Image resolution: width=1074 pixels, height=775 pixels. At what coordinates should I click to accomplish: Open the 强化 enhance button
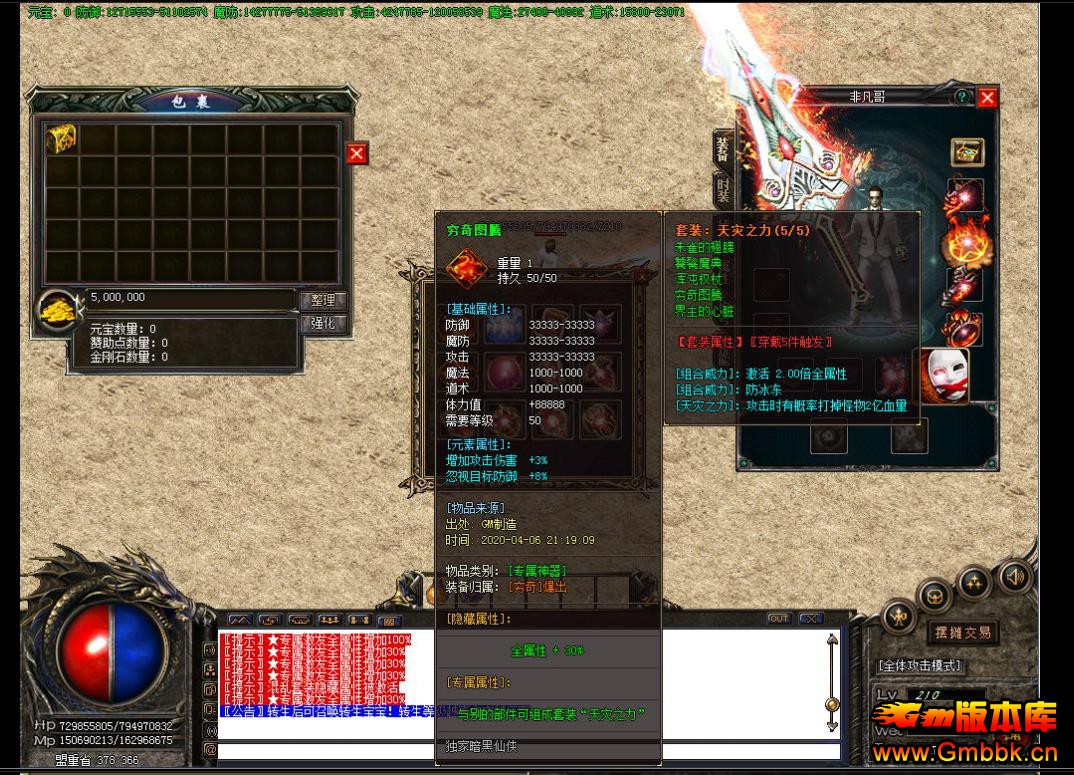click(x=323, y=324)
